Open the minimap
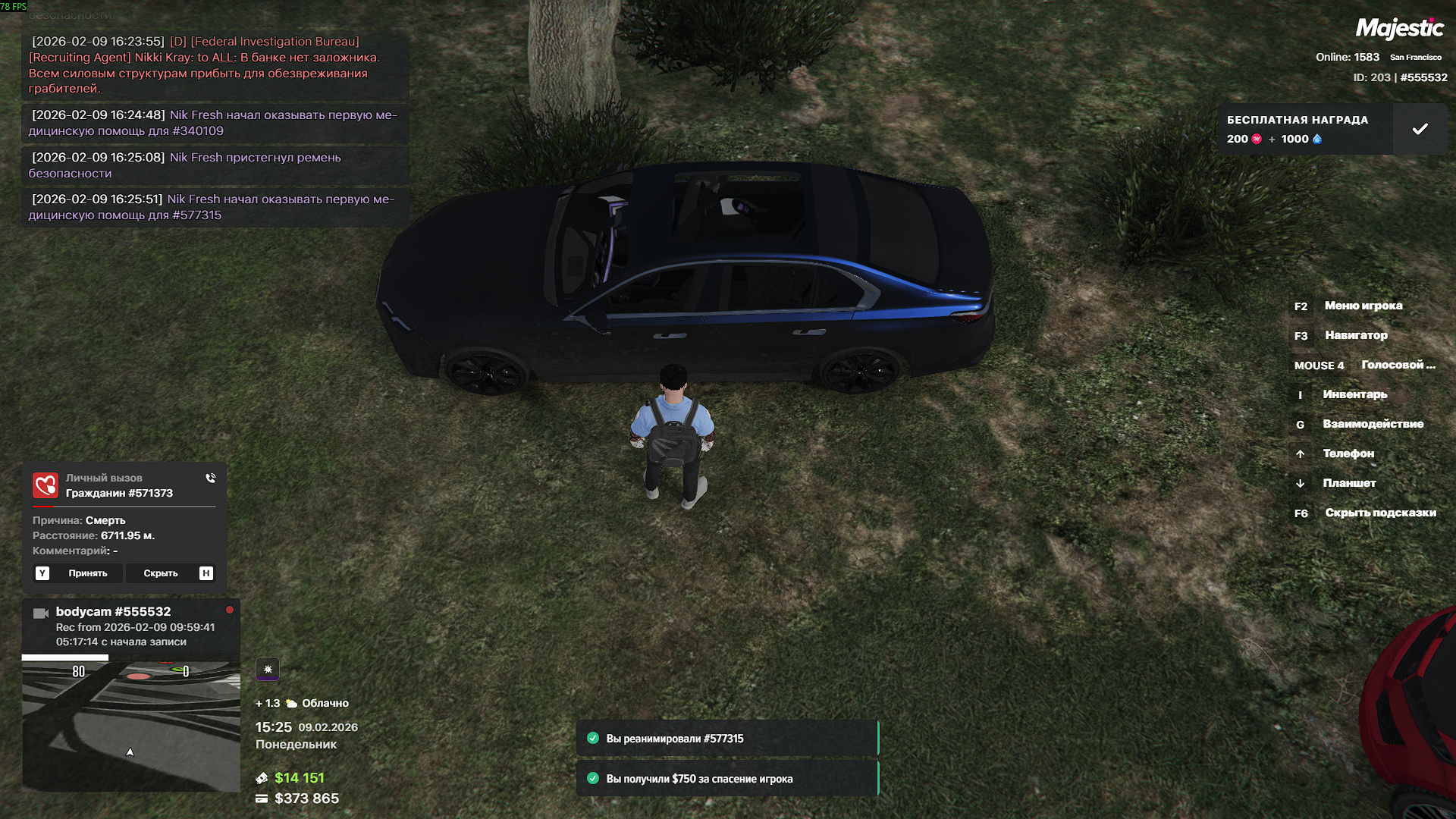 [x=130, y=726]
